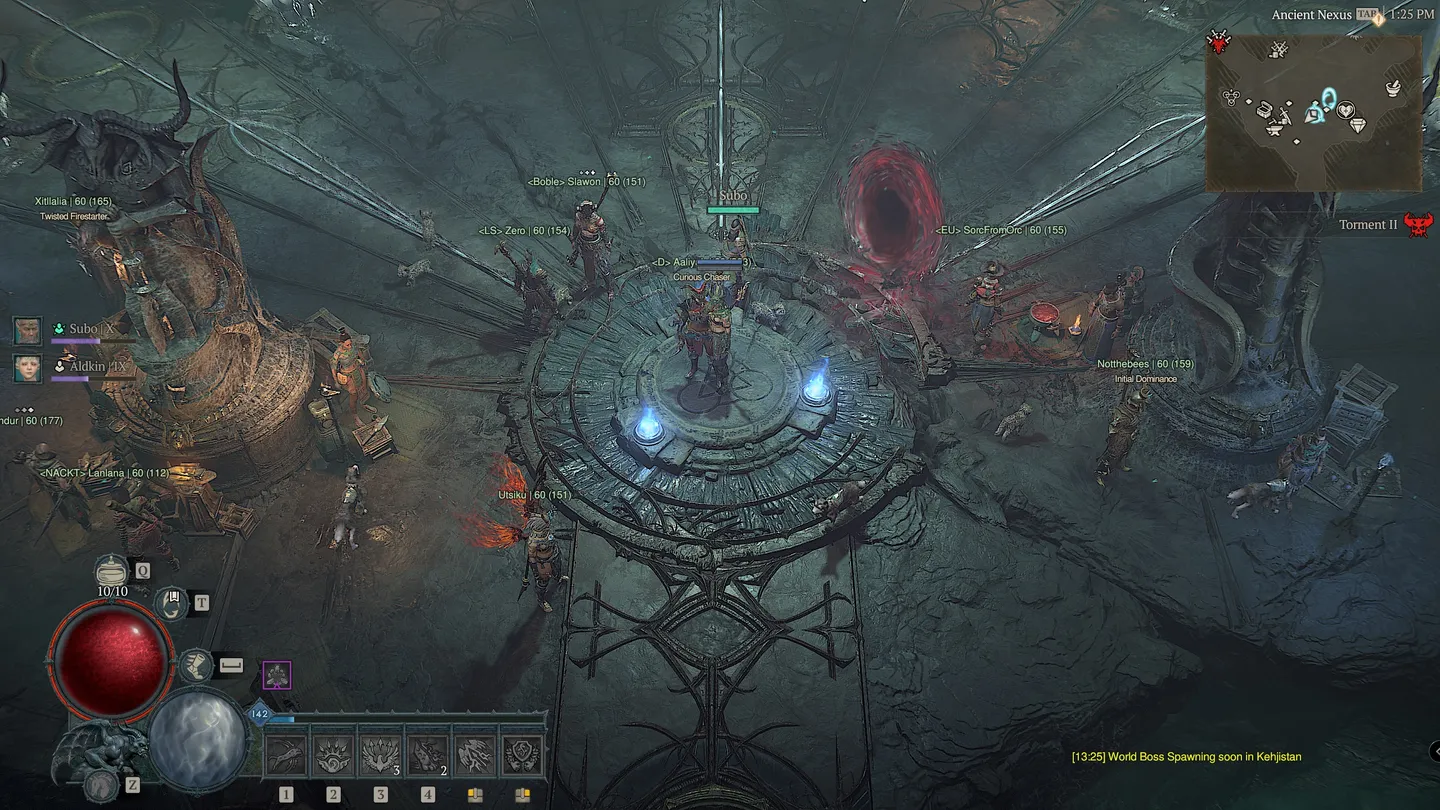Click the alchemist mortar icon on the minimap
Viewport: 1440px width, 810px height.
[1393, 90]
